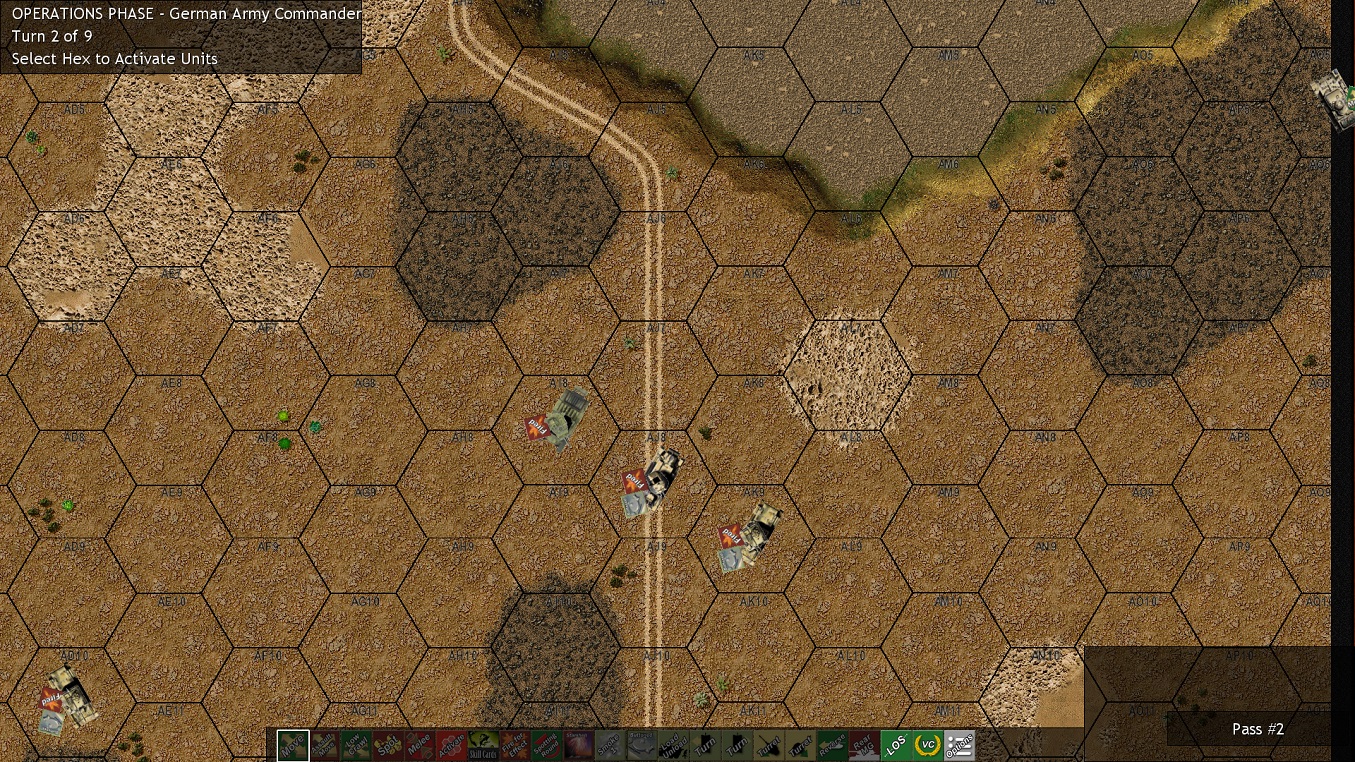Select the Assault Move order
The height and width of the screenshot is (762, 1355).
point(325,745)
